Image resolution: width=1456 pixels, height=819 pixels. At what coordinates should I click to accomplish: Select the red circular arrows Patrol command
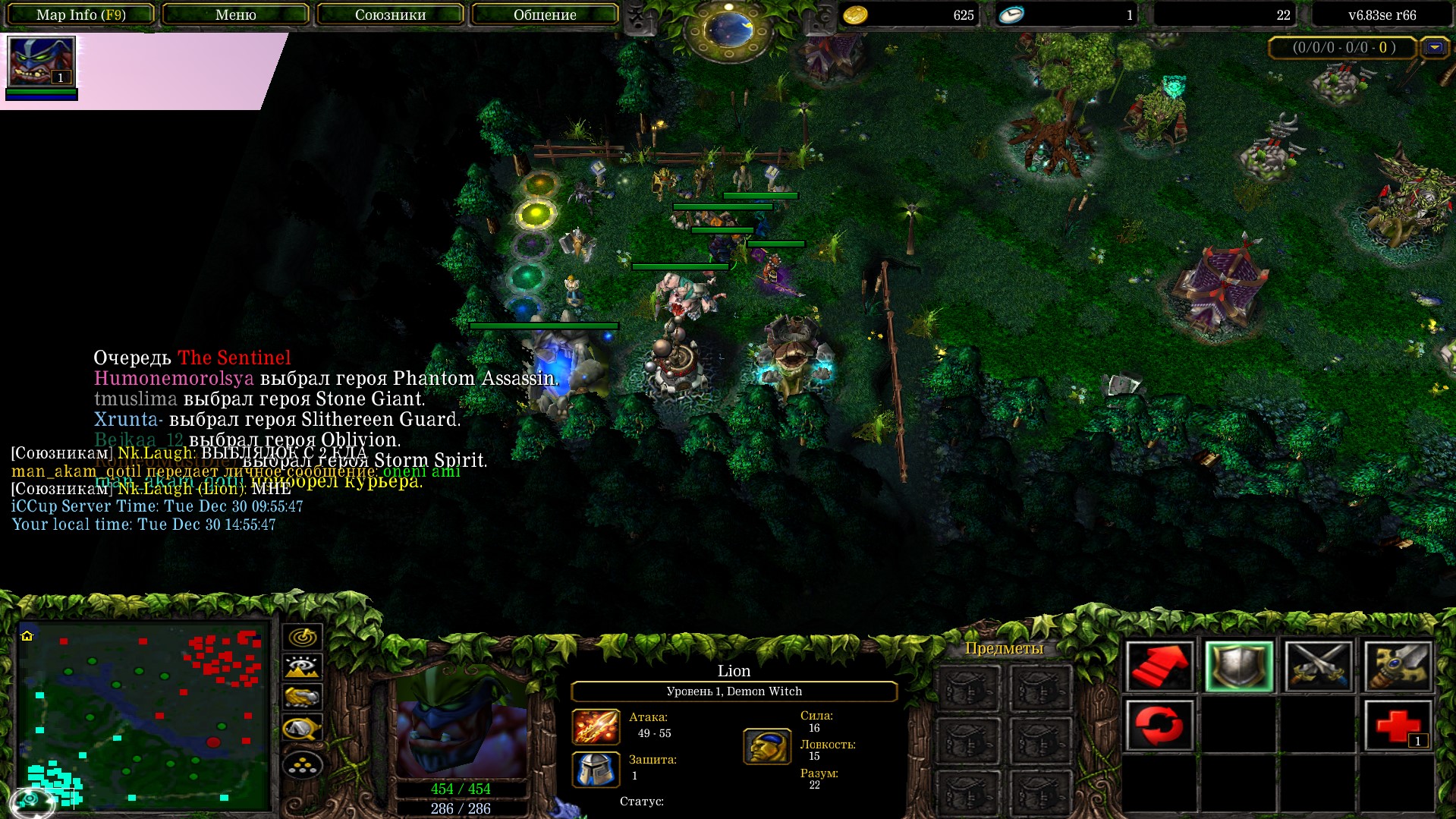[1159, 725]
